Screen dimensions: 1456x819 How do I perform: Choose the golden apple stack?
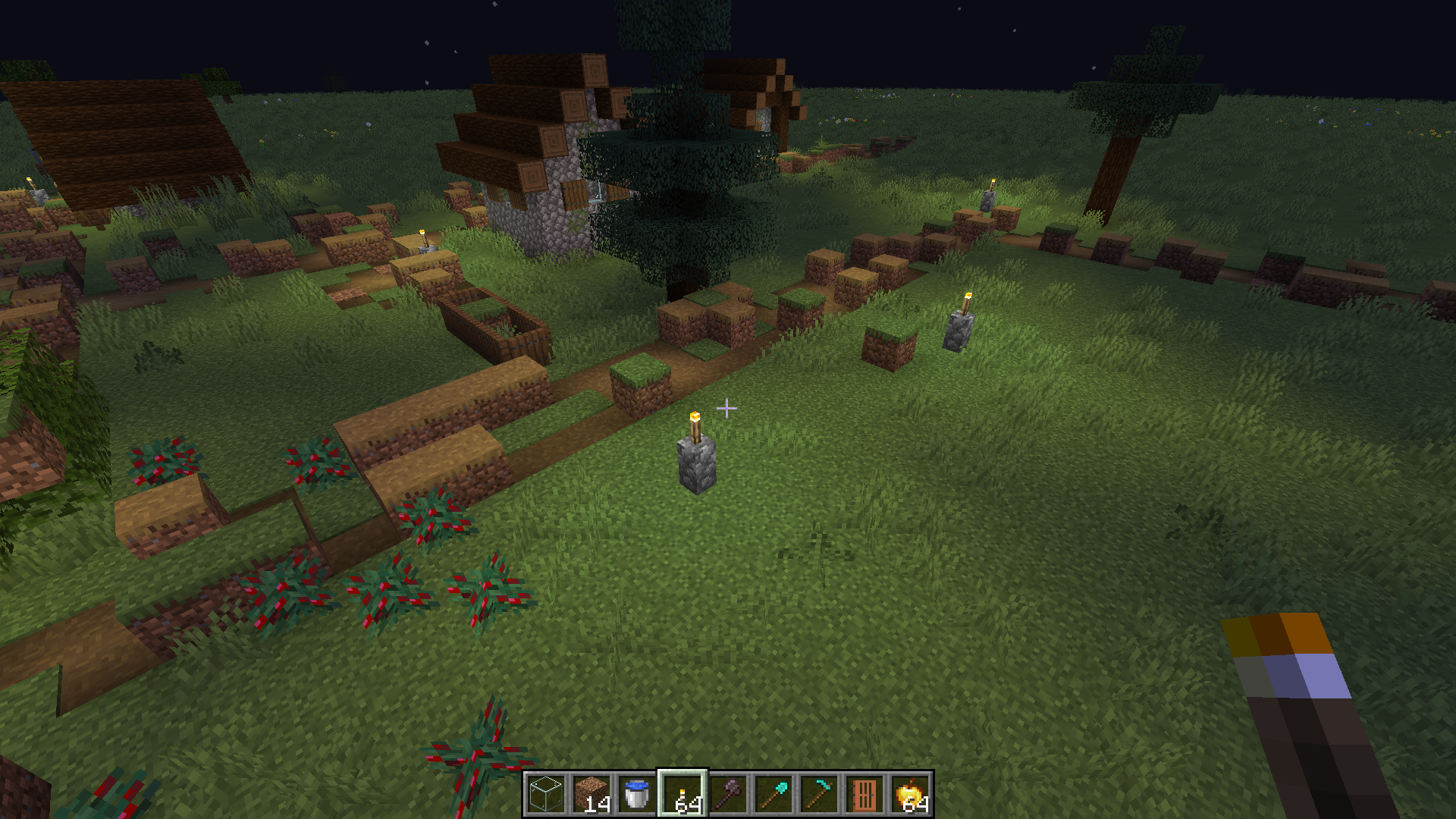point(910,794)
